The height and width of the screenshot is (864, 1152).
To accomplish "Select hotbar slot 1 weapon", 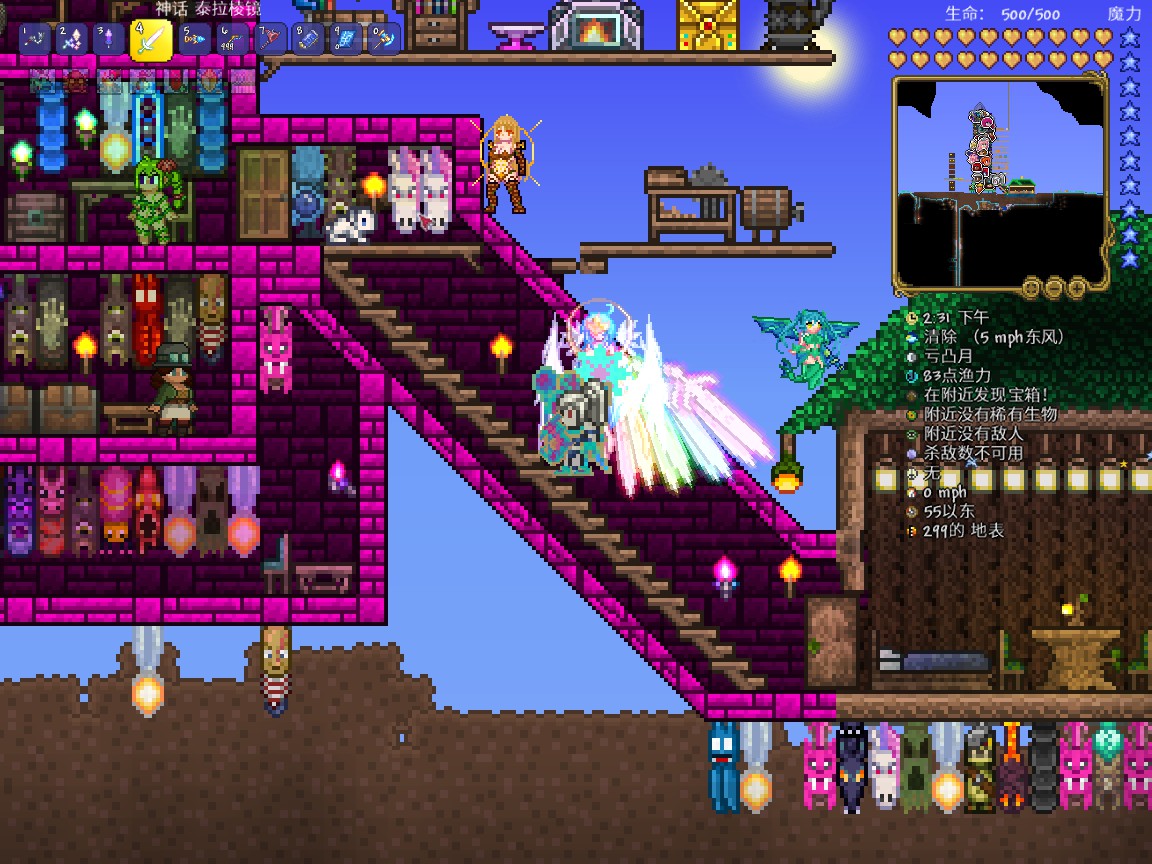I will pyautogui.click(x=35, y=40).
